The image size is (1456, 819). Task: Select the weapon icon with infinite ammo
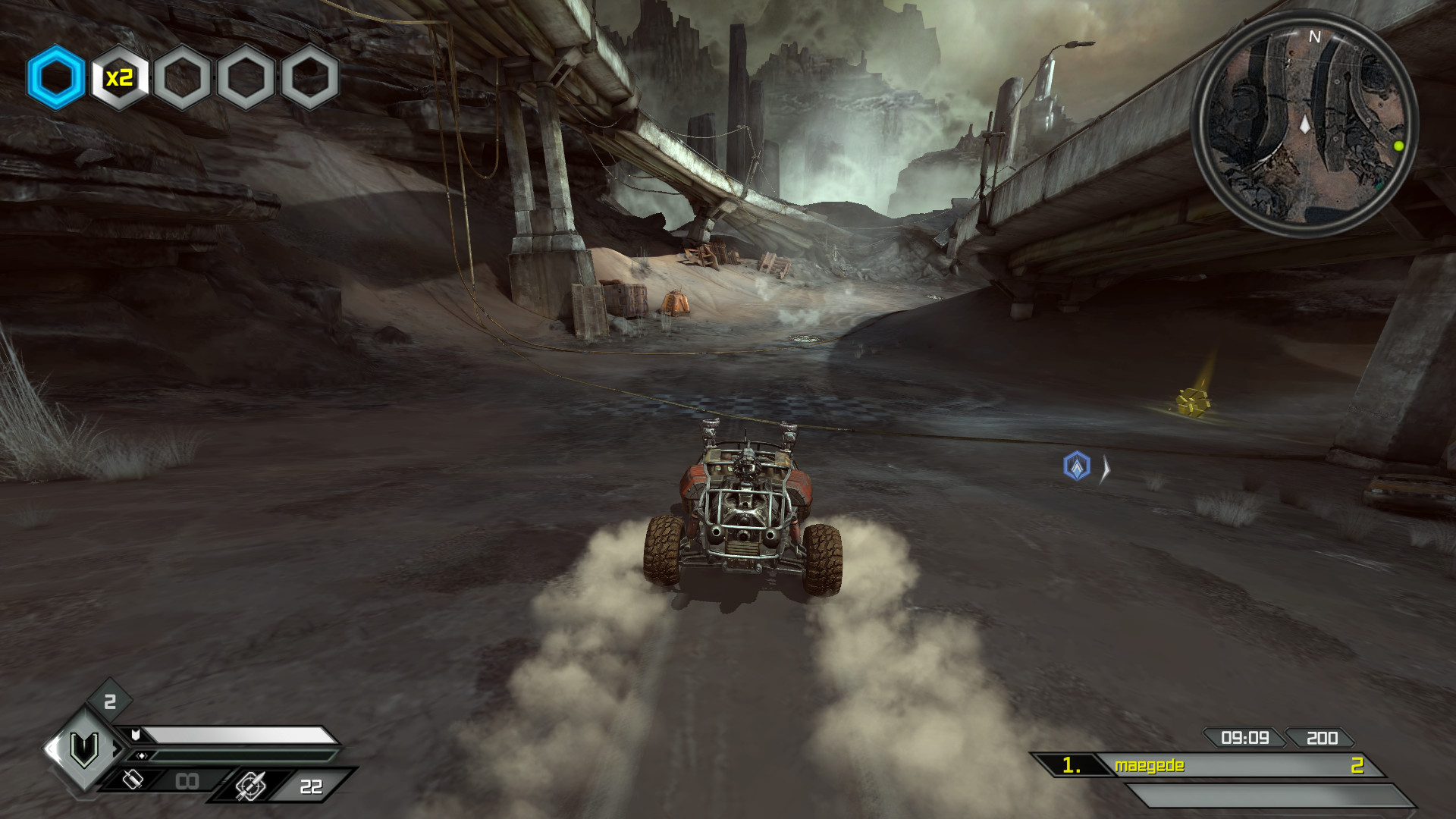point(133,780)
